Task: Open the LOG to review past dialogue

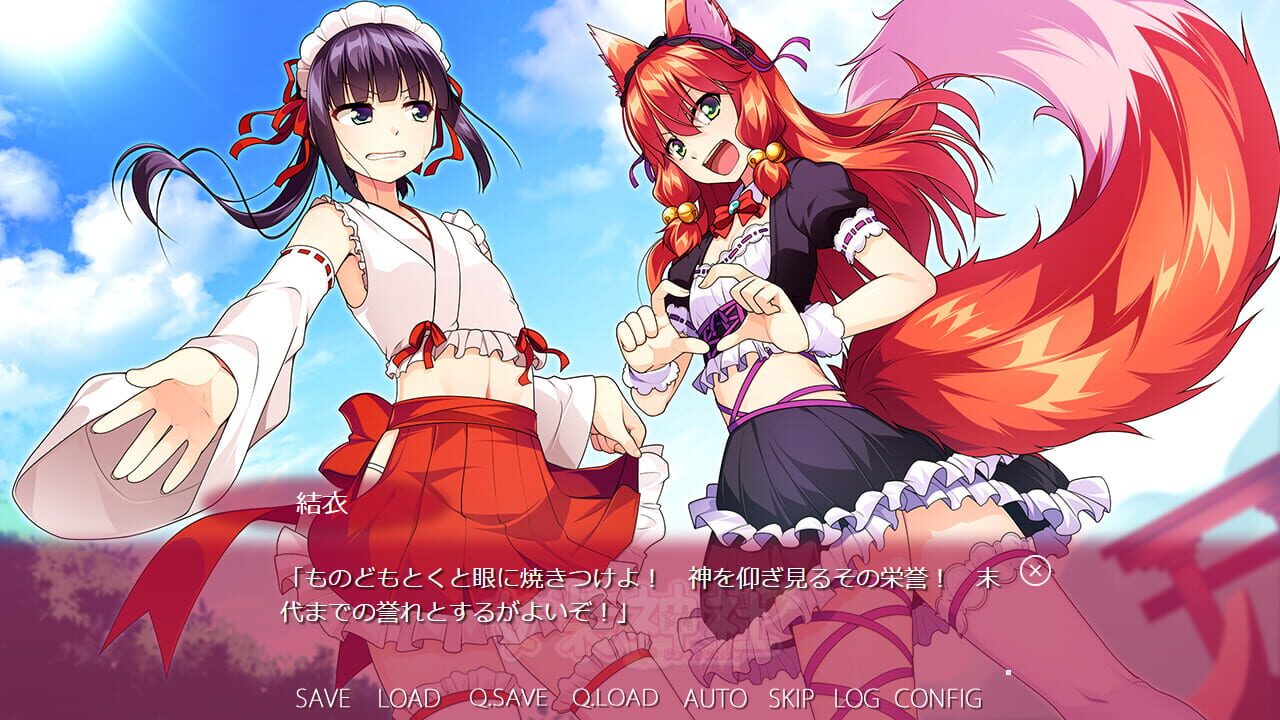Action: tap(856, 699)
